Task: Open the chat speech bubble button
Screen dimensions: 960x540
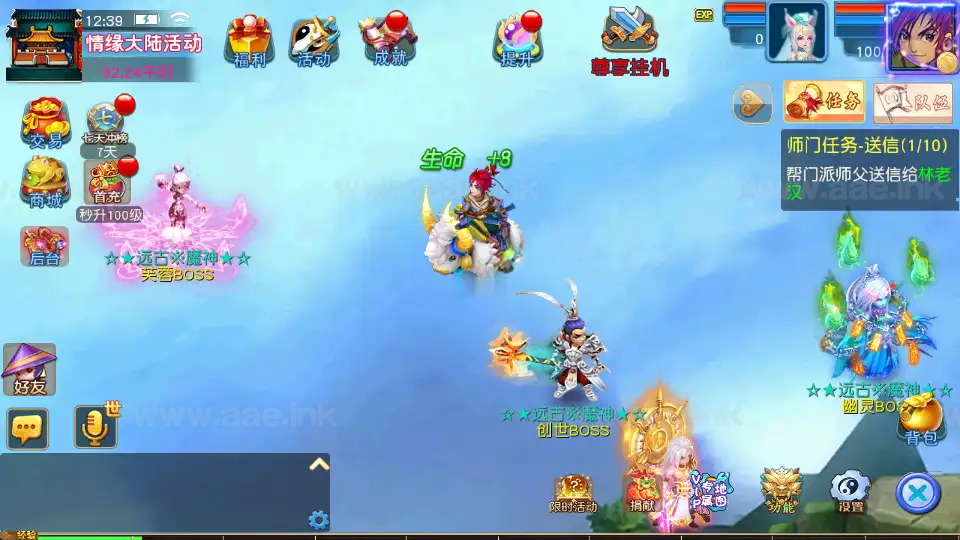Action: [x=28, y=428]
